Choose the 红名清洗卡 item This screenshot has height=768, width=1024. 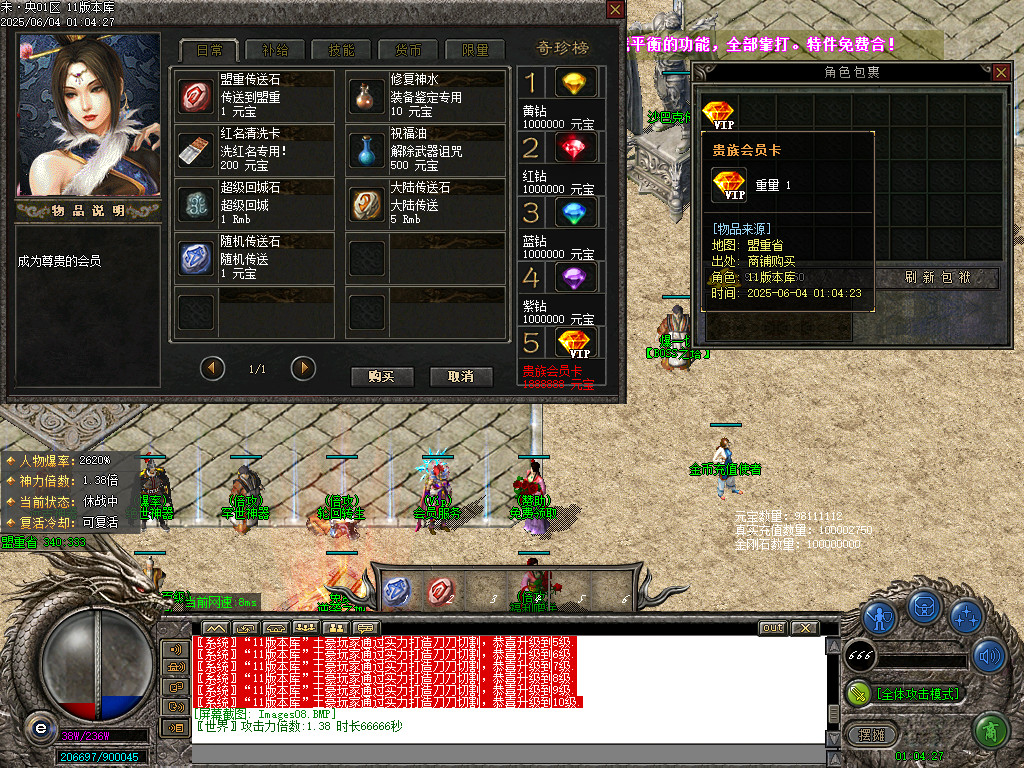pos(196,150)
